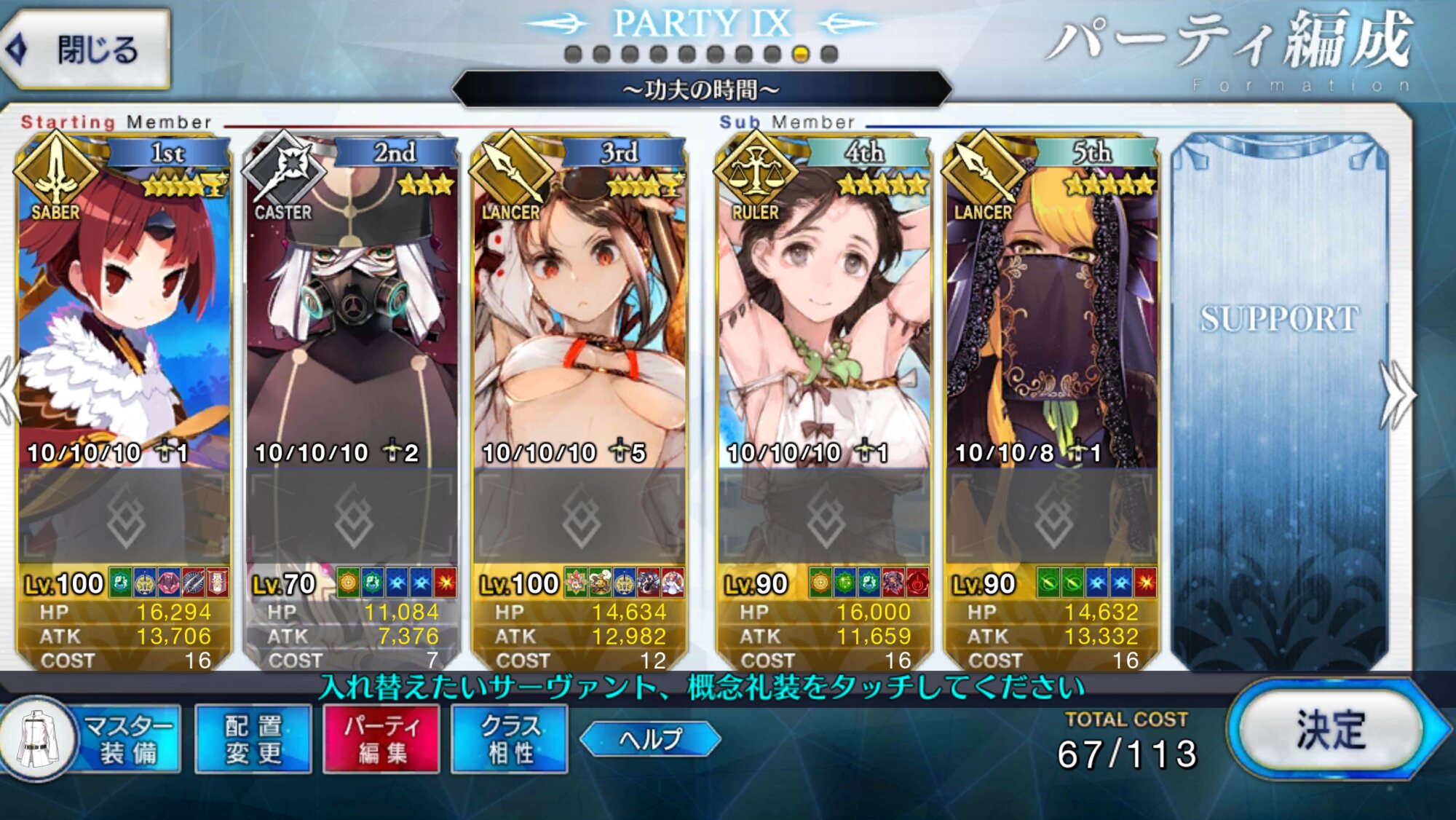Edit the party name ～功夫の時間～
1456x820 pixels.
[701, 90]
